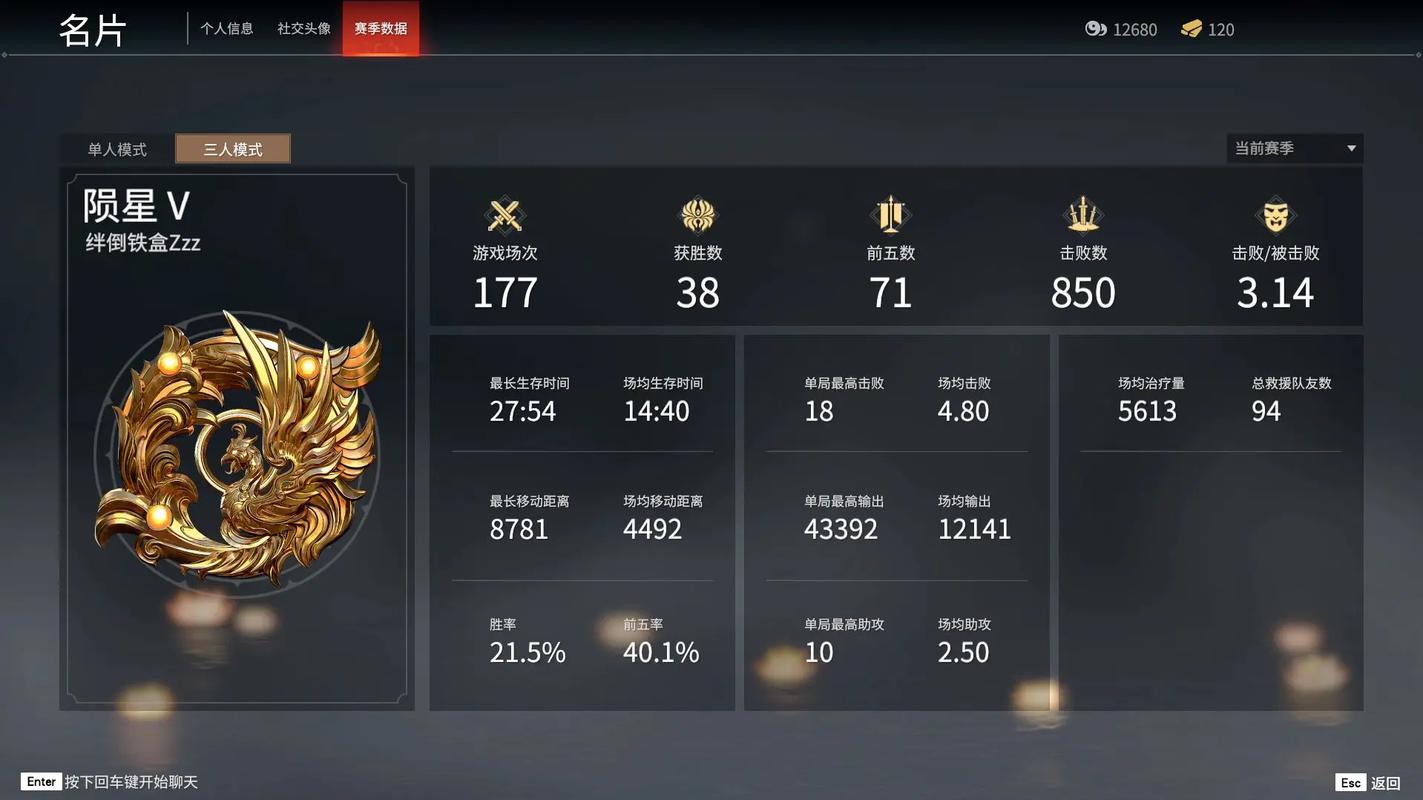This screenshot has width=1423, height=800.
Task: Open the 个人信息 tab
Action: pyautogui.click(x=226, y=29)
